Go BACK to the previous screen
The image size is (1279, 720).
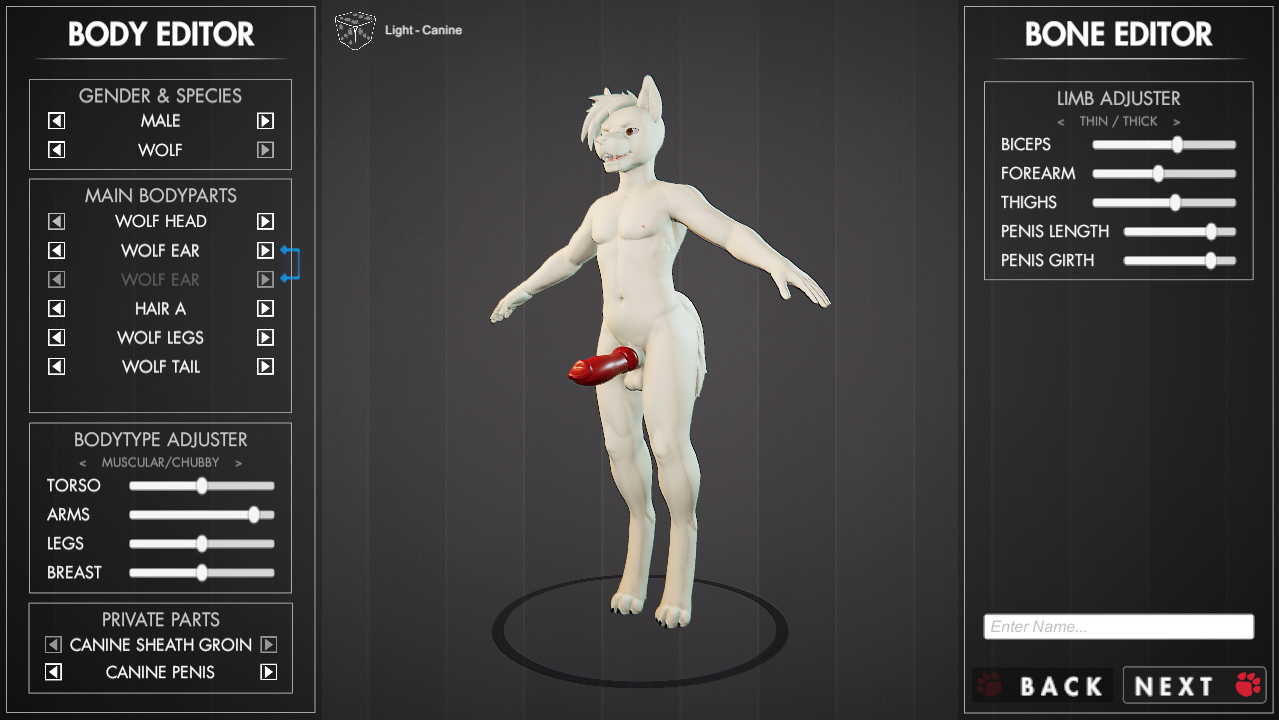[1042, 686]
